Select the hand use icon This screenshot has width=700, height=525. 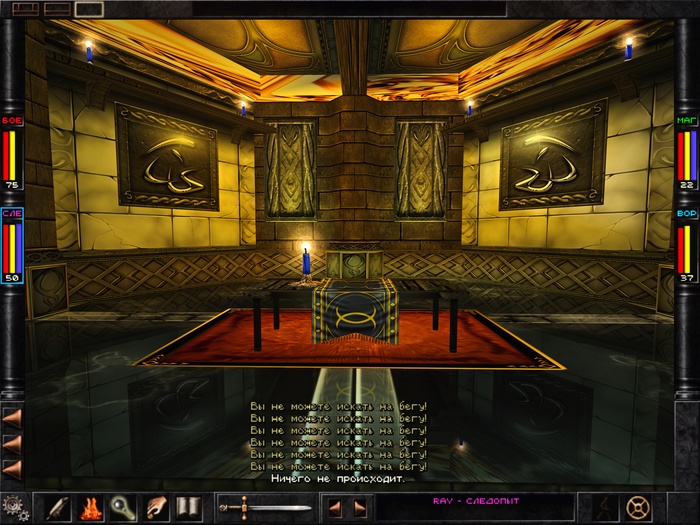(155, 507)
